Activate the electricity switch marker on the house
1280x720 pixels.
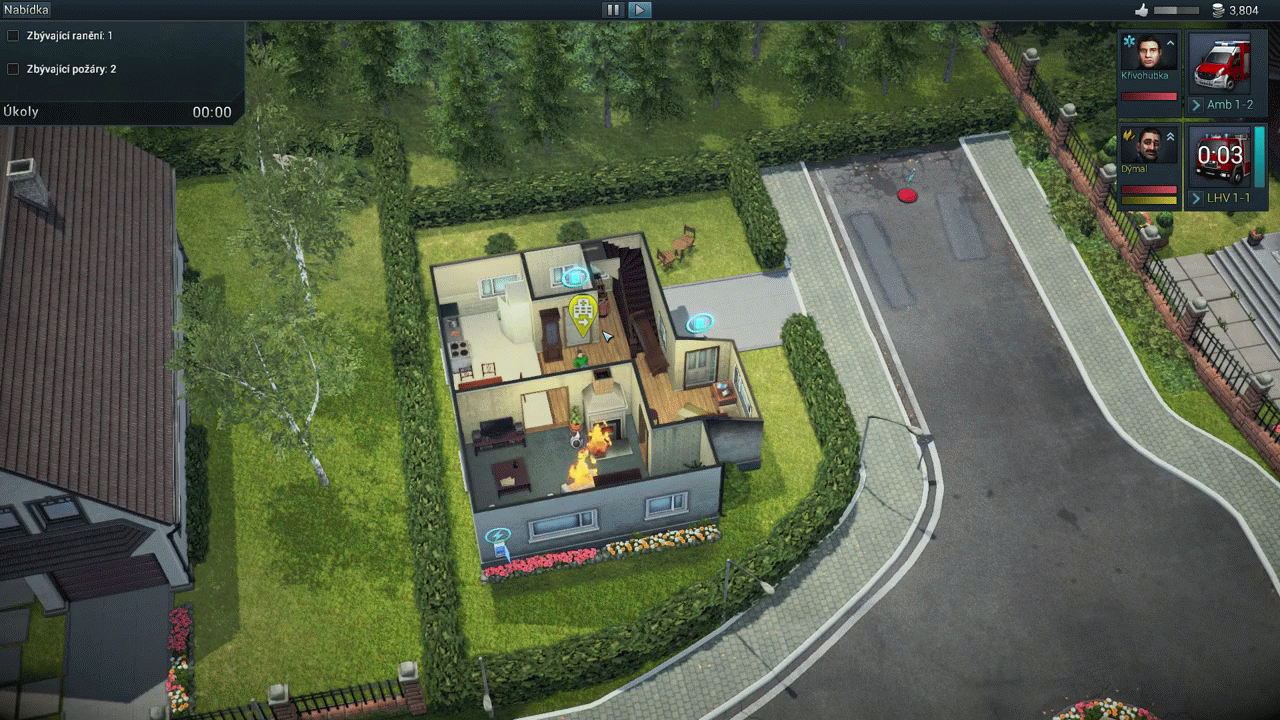click(x=497, y=538)
